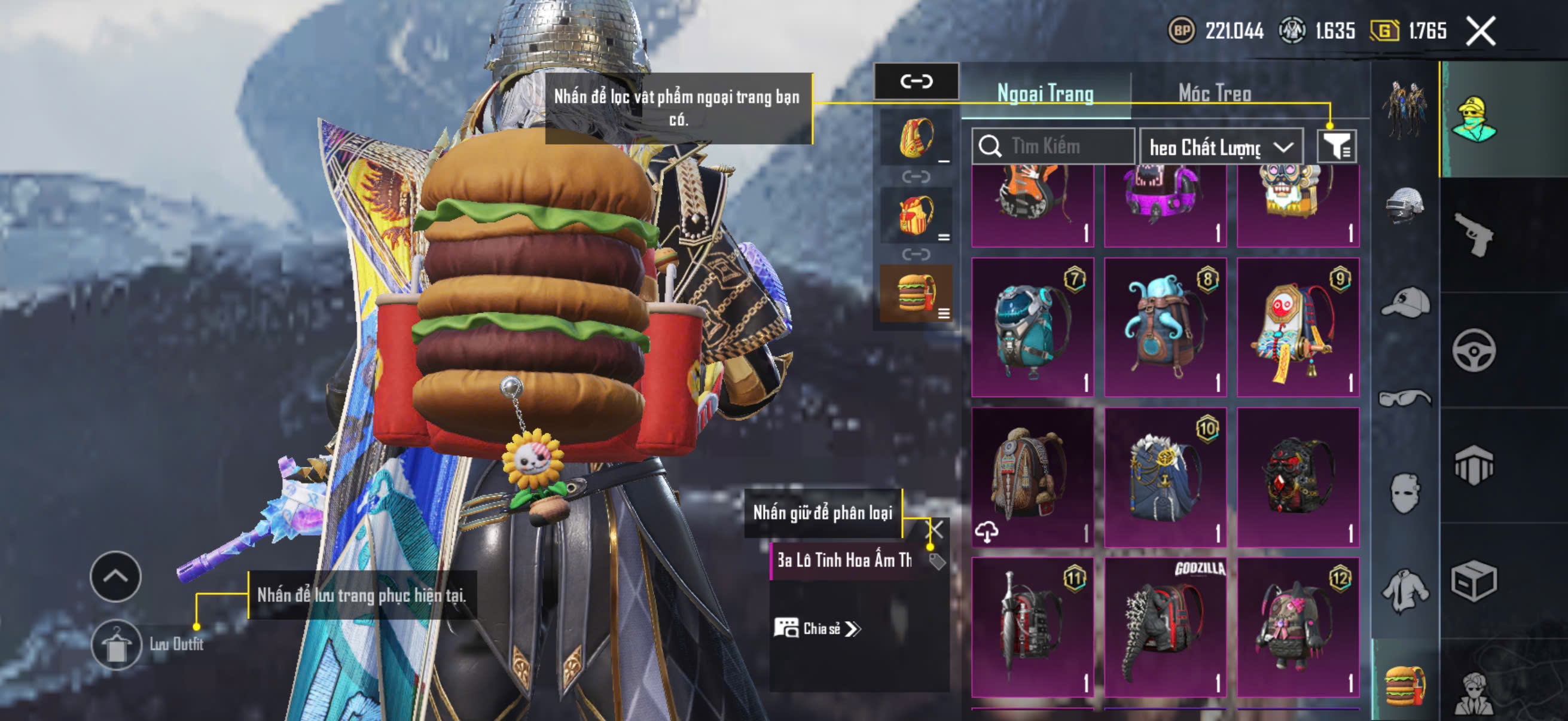Open the steering wheel vehicle category

point(1473,350)
